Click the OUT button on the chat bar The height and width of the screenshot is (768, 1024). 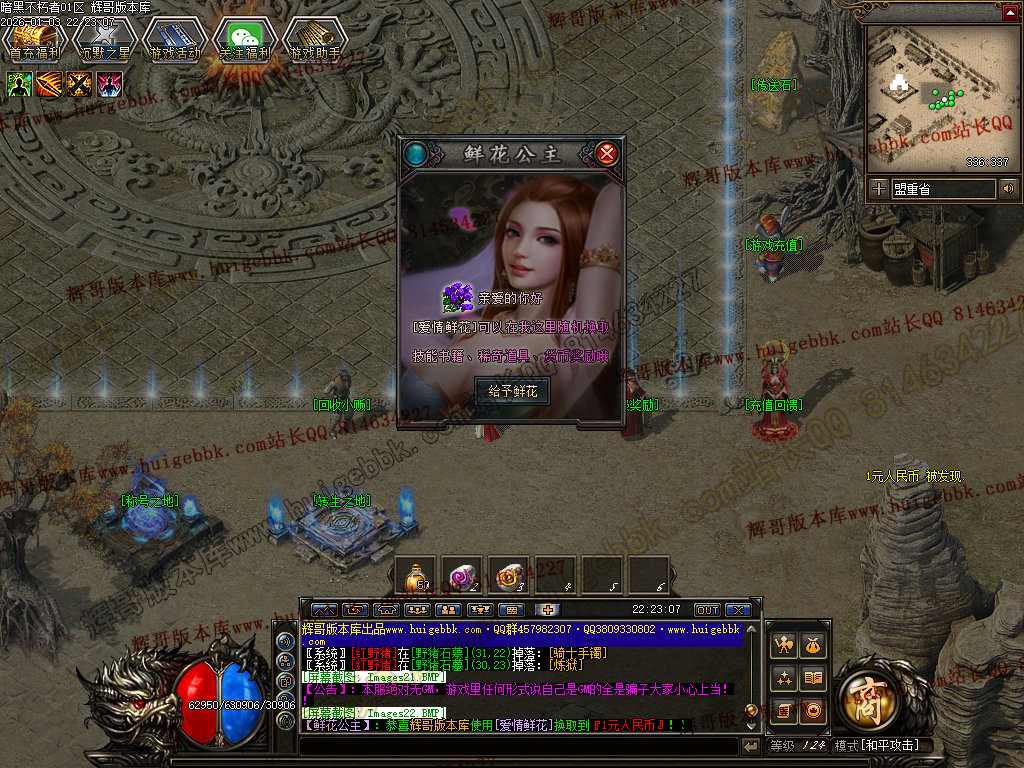(707, 610)
